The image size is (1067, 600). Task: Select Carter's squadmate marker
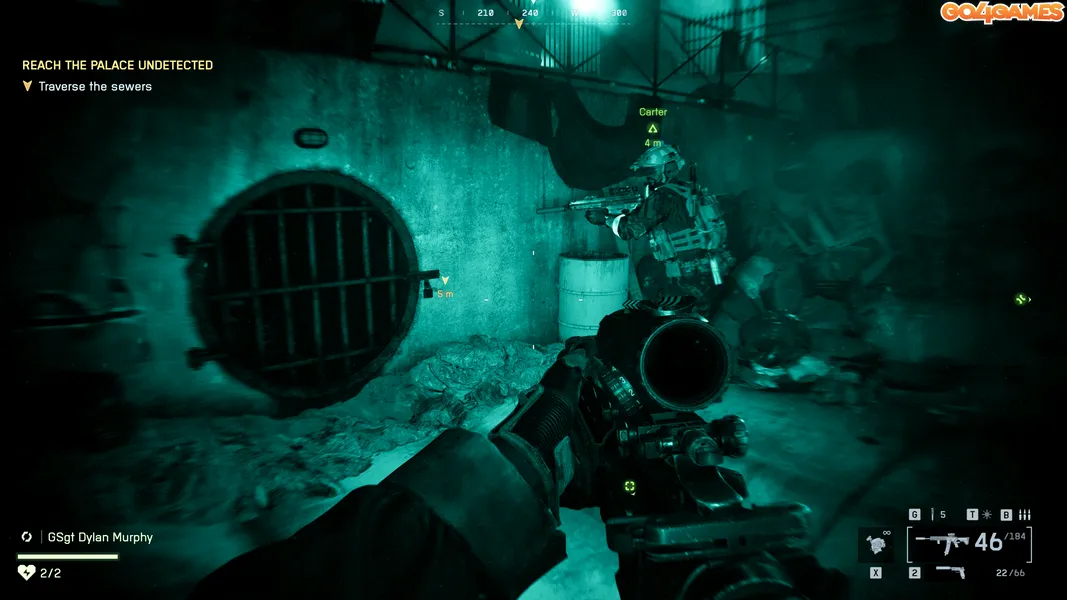click(x=652, y=127)
